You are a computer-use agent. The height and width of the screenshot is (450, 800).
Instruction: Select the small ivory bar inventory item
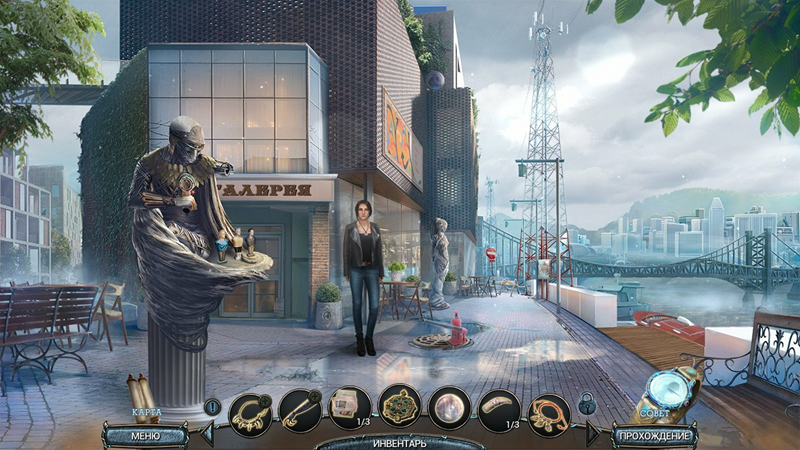coord(499,409)
